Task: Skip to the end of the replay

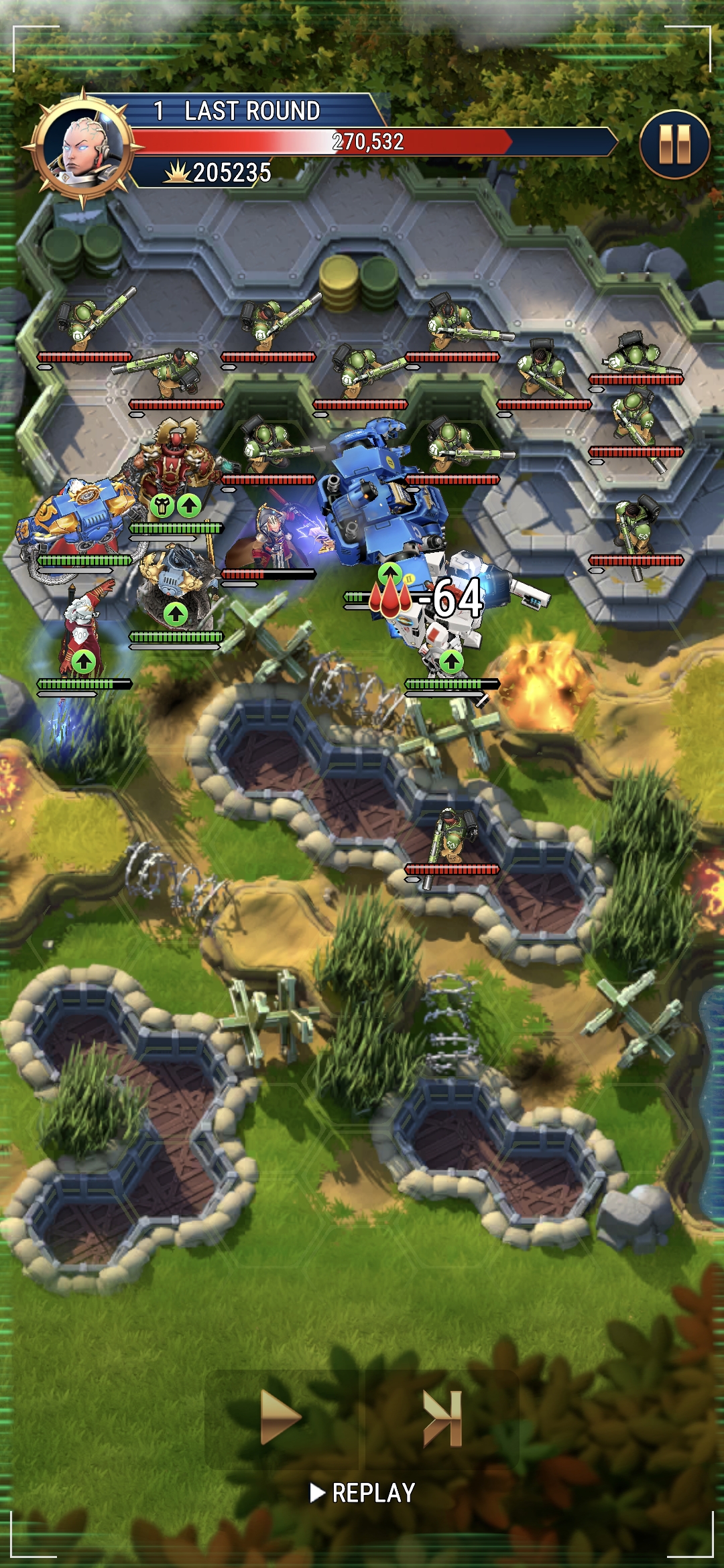Action: (x=442, y=1417)
